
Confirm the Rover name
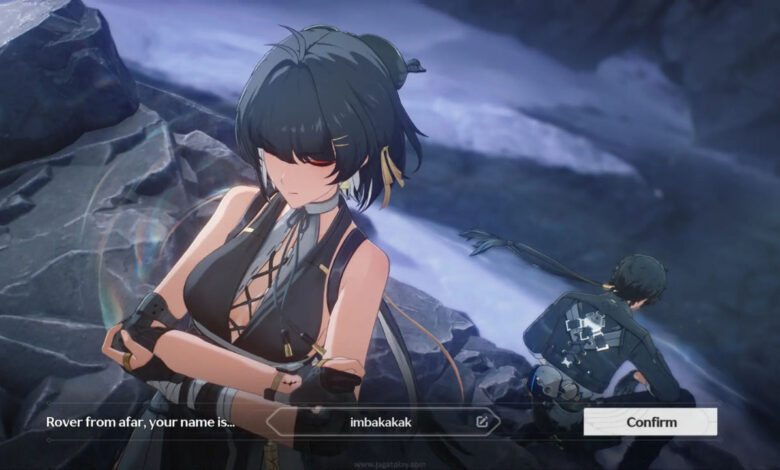650,422
